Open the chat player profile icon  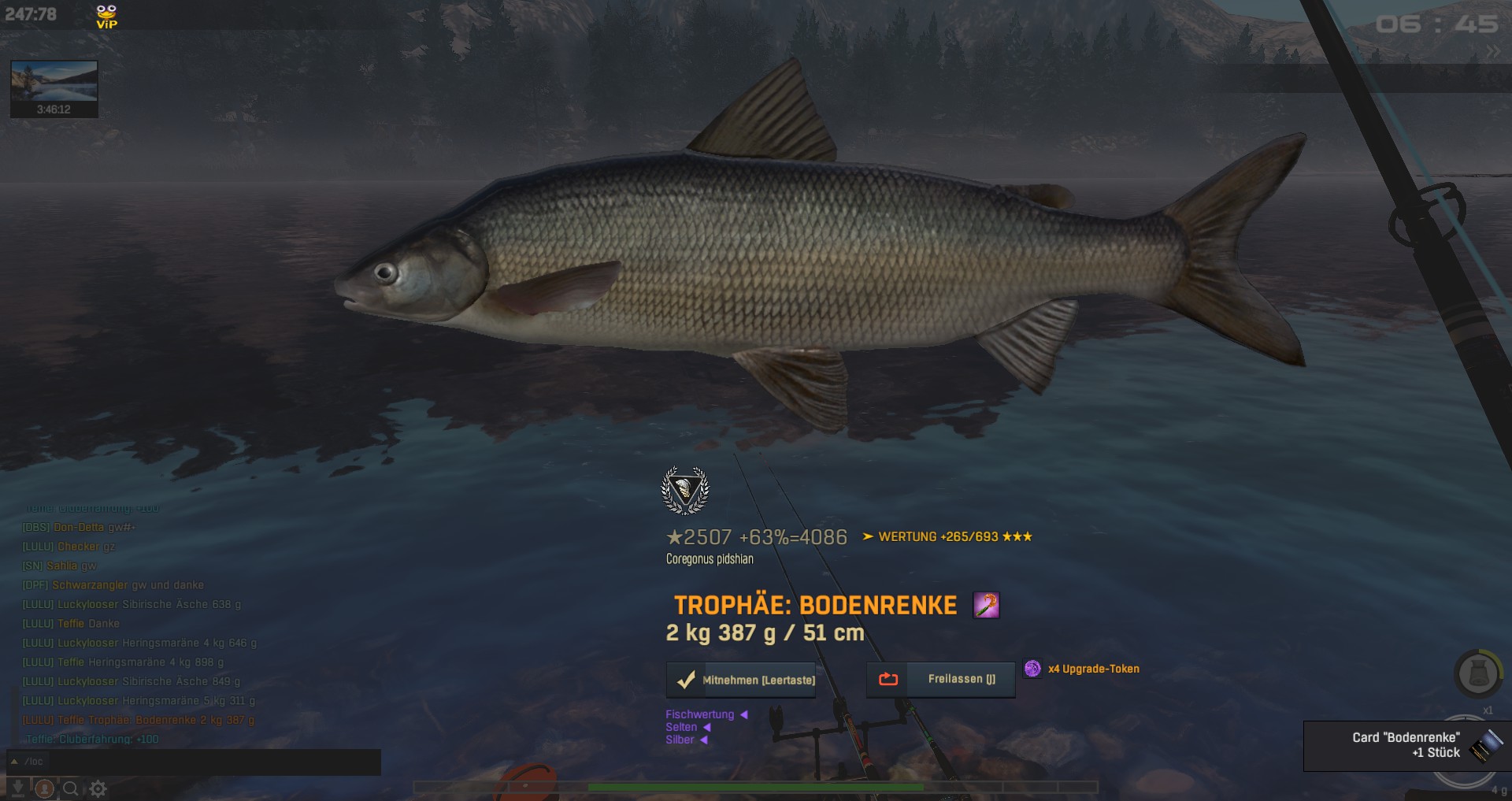(x=45, y=788)
